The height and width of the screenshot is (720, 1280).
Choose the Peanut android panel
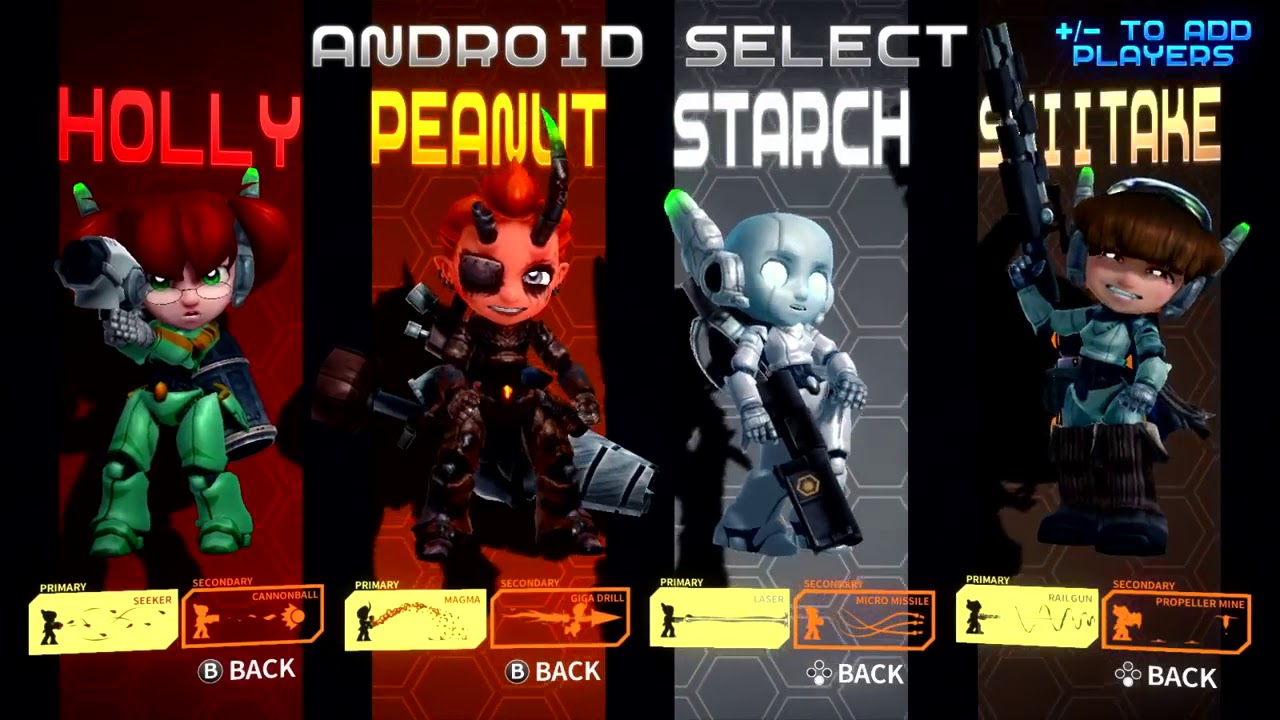pos(488,350)
